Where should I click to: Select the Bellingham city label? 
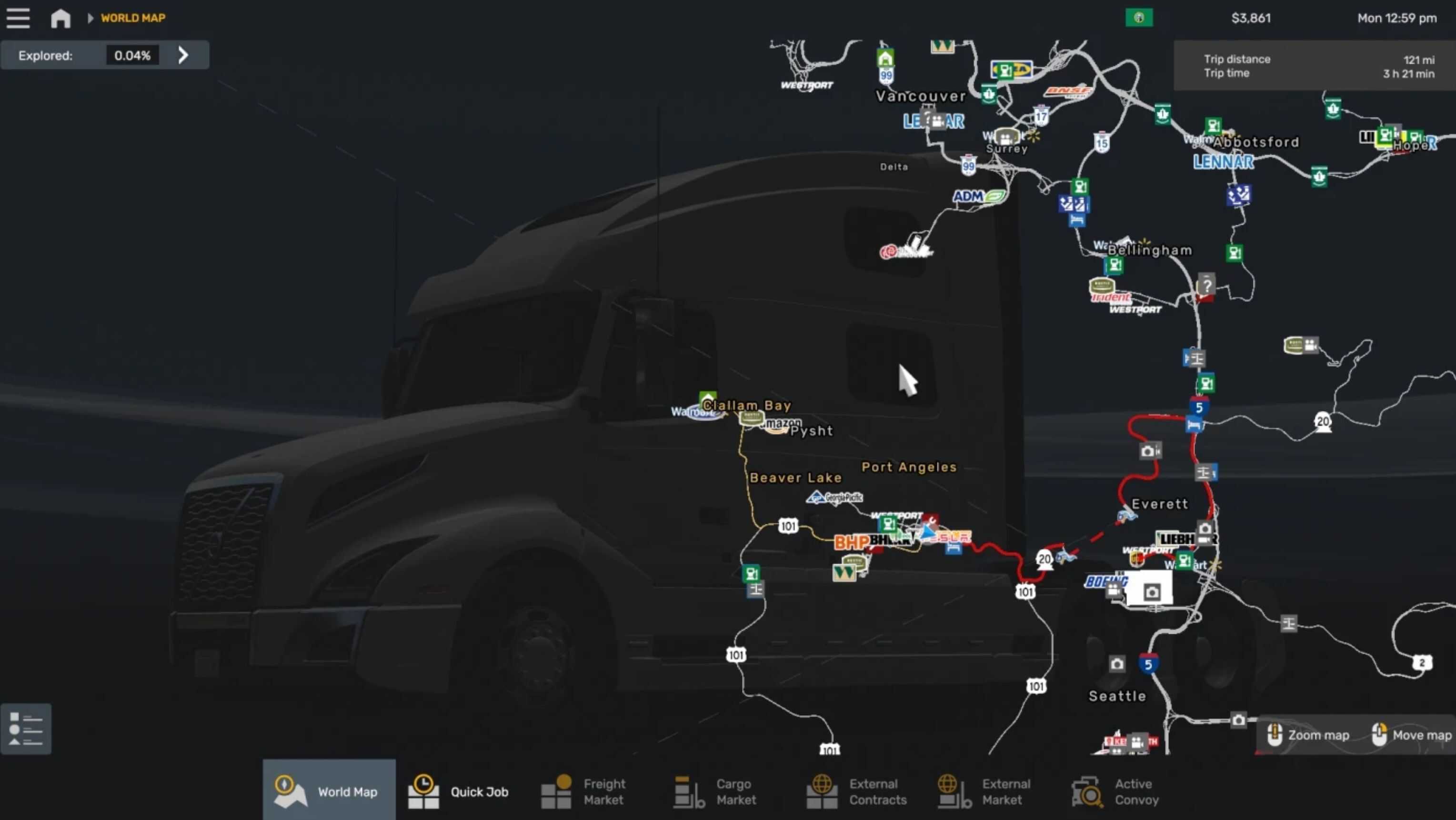coord(1150,250)
